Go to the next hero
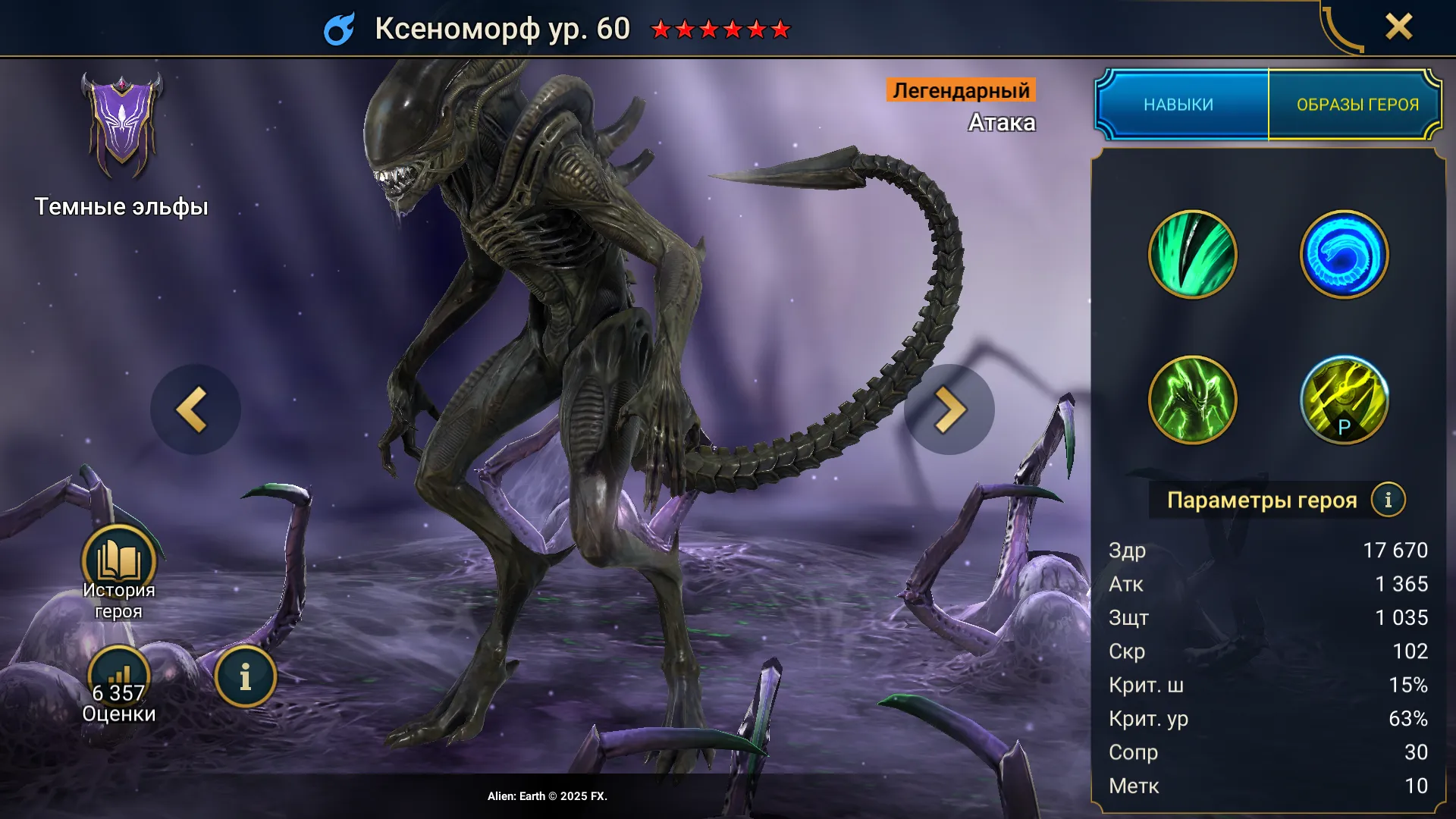1456x819 pixels. tap(949, 409)
